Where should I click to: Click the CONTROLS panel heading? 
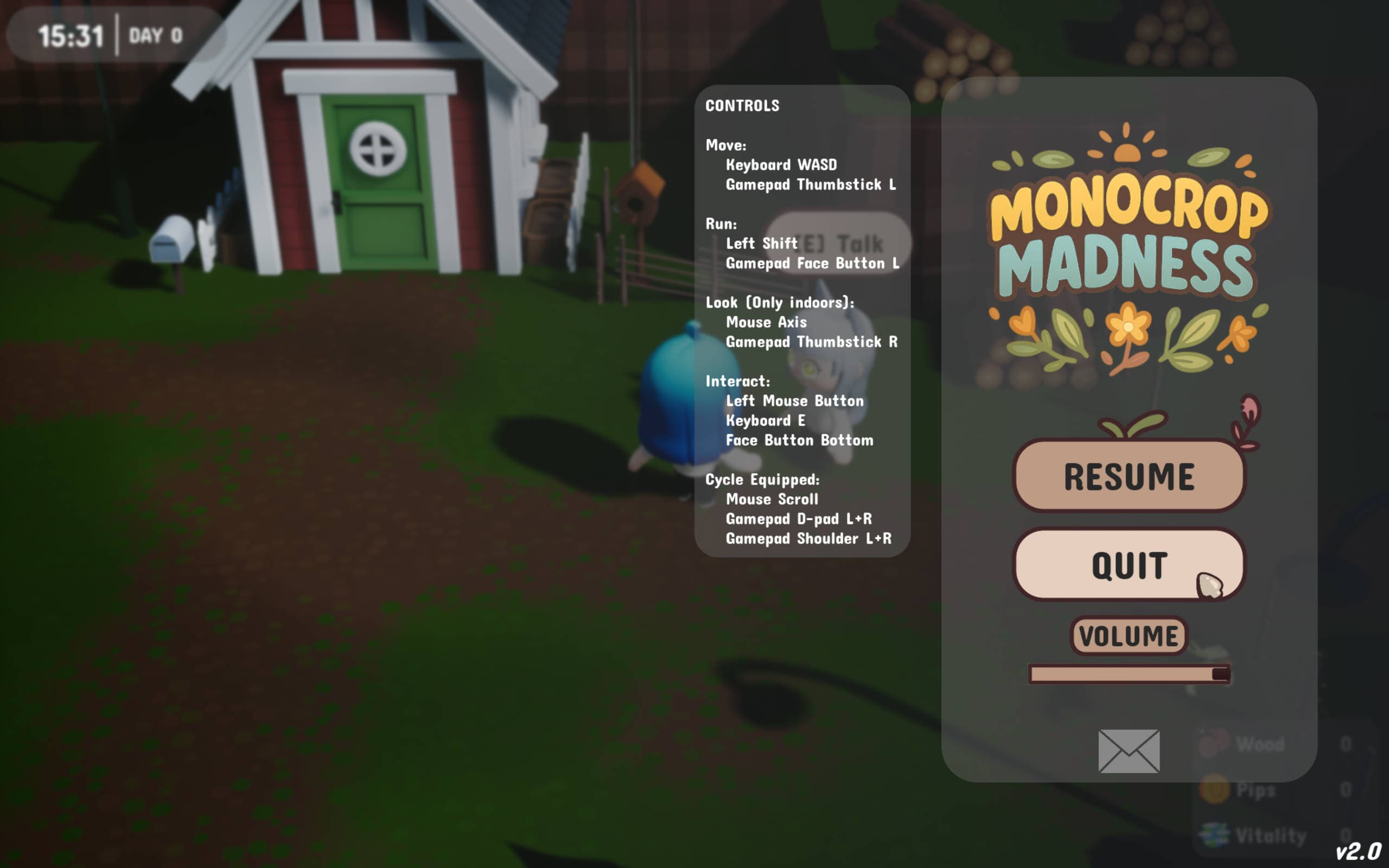click(743, 106)
